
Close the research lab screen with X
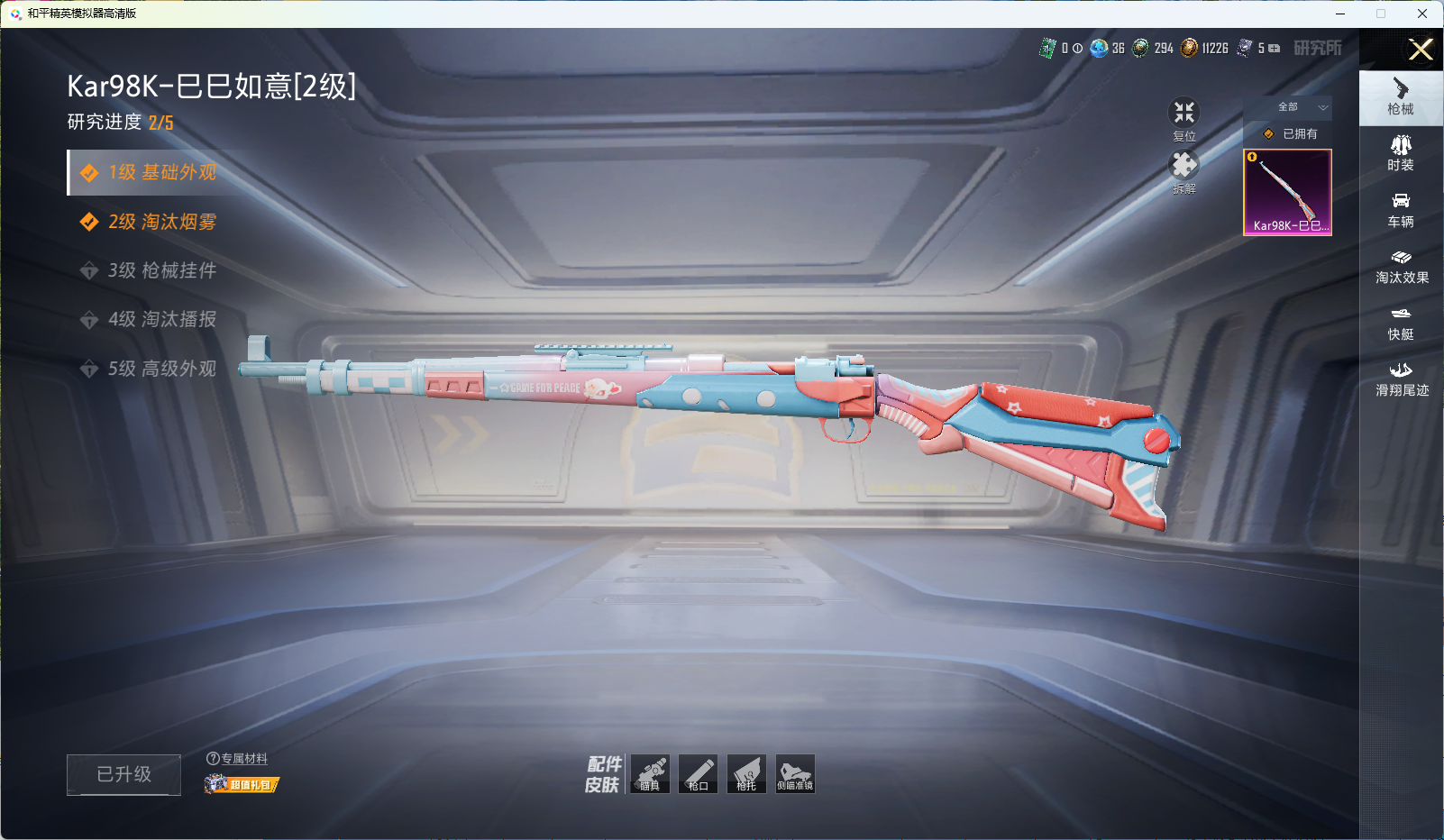click(x=1421, y=50)
